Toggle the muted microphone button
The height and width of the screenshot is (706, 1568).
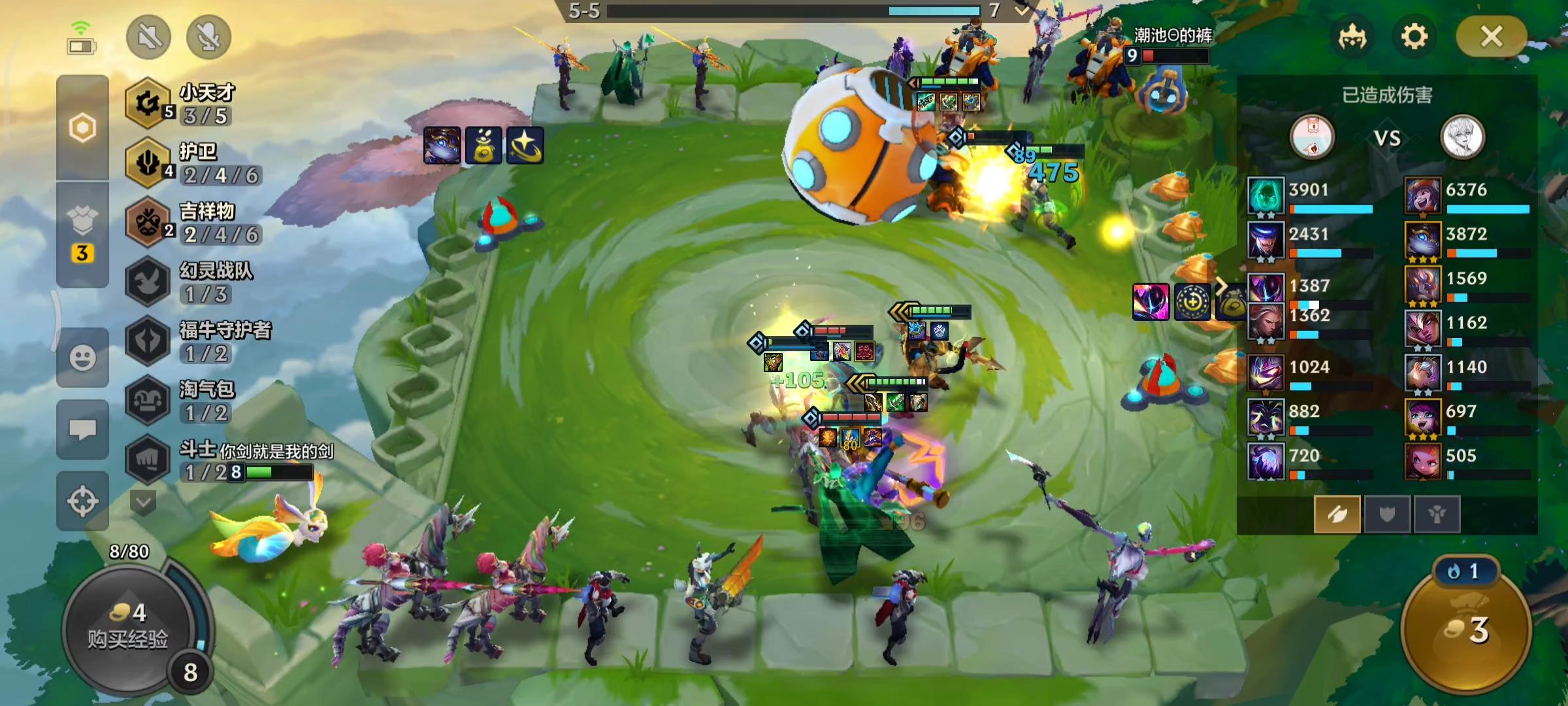(x=209, y=37)
